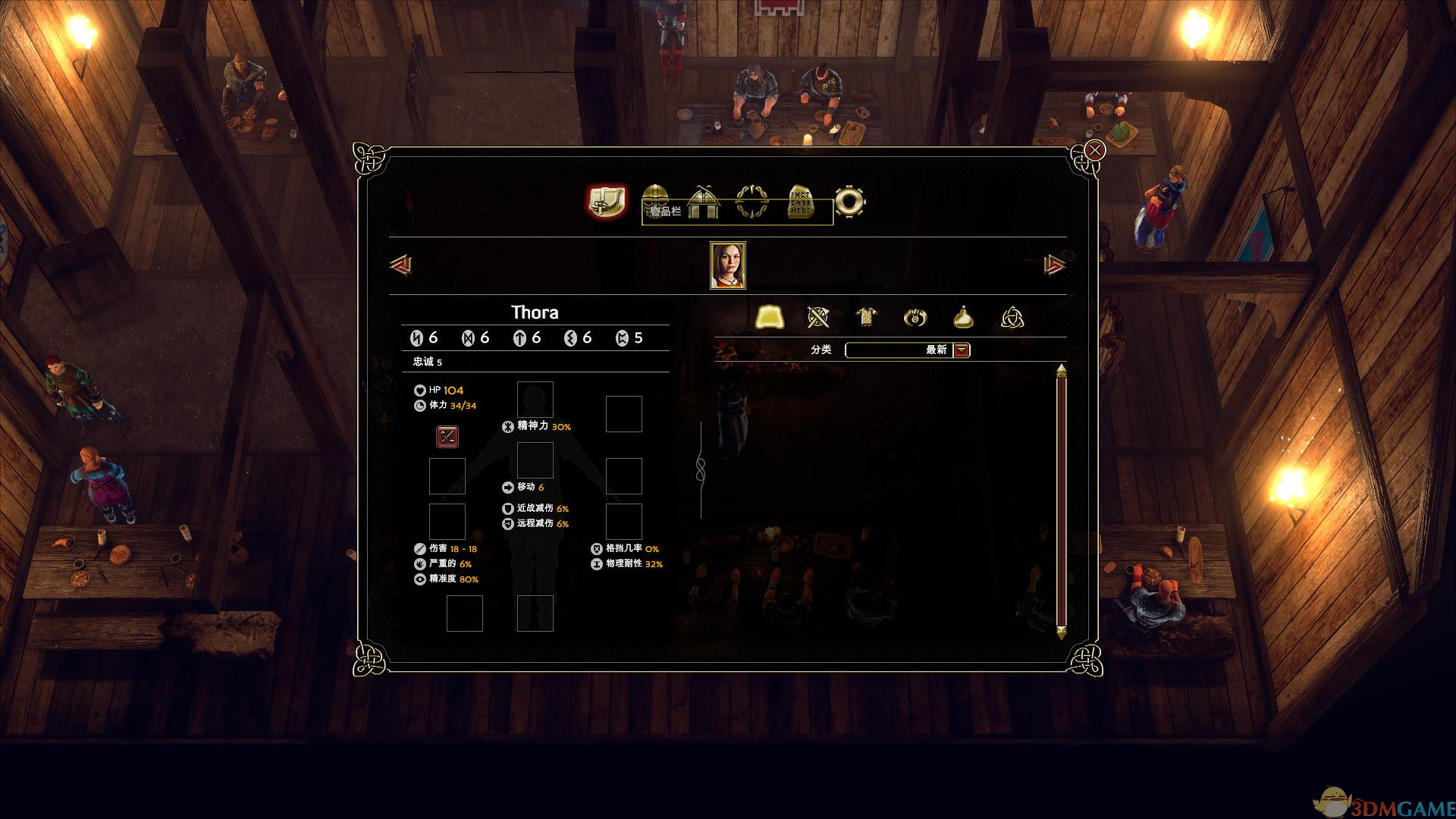
Task: Filter items by potion flask
Action: [x=964, y=317]
